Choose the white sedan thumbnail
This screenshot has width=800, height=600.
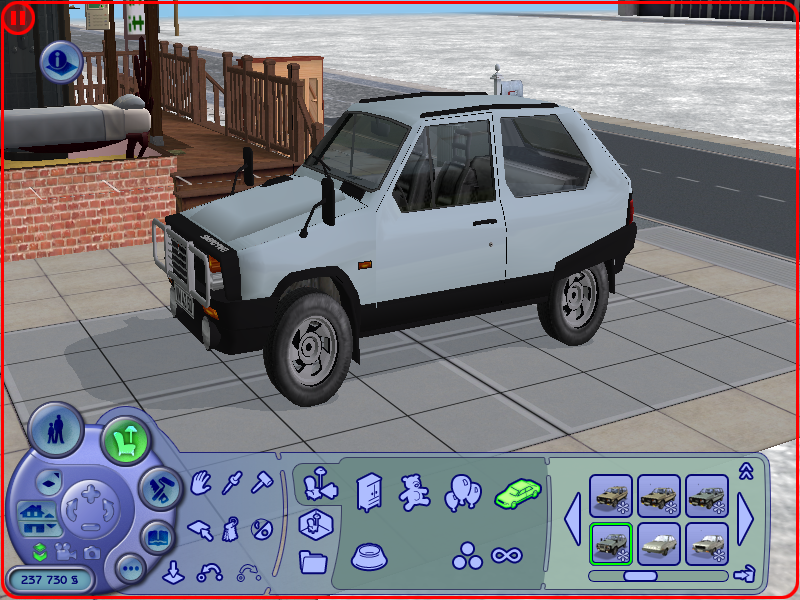tap(659, 543)
